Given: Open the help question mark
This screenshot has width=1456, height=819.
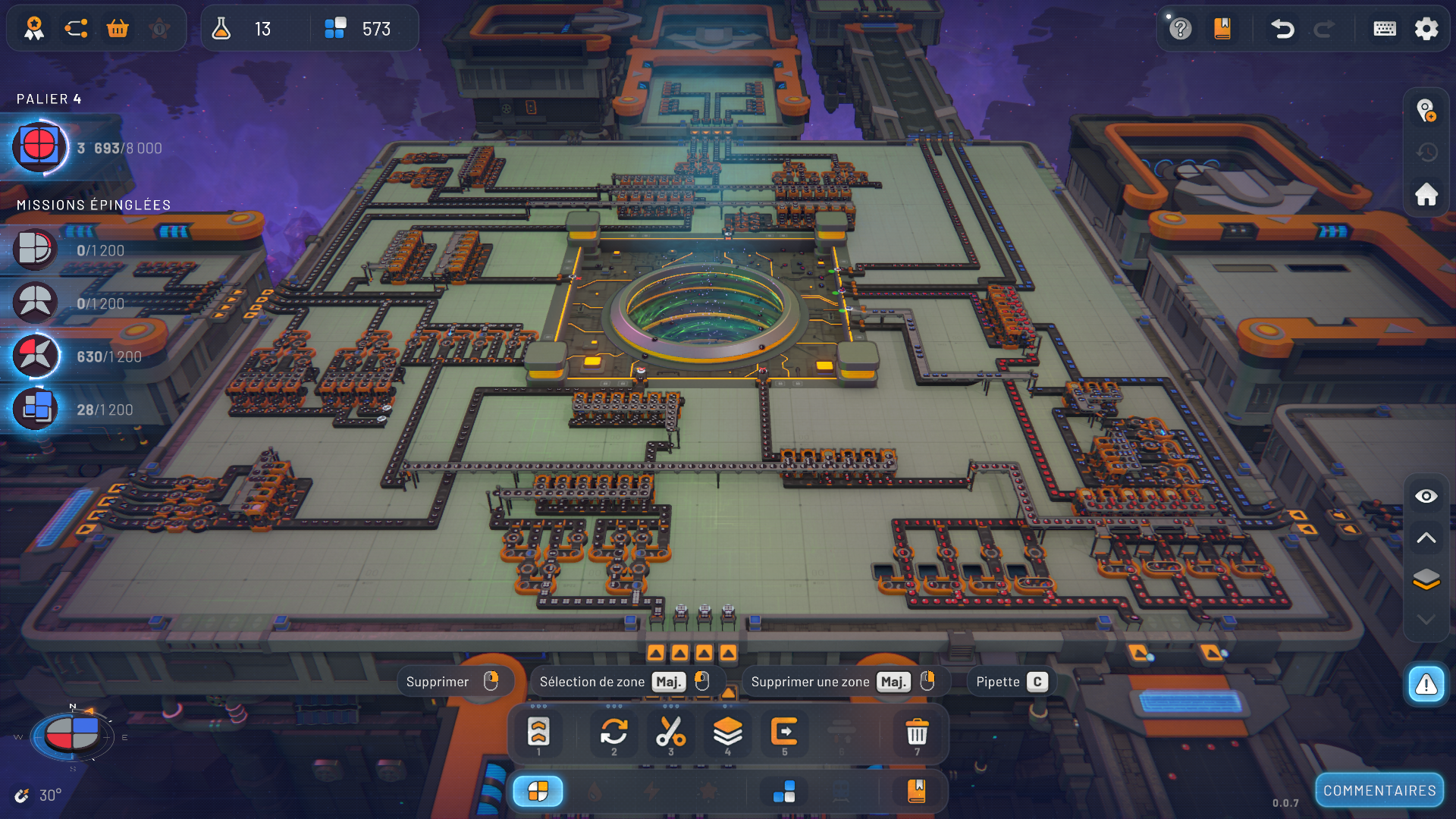Looking at the screenshot, I should click(1180, 29).
